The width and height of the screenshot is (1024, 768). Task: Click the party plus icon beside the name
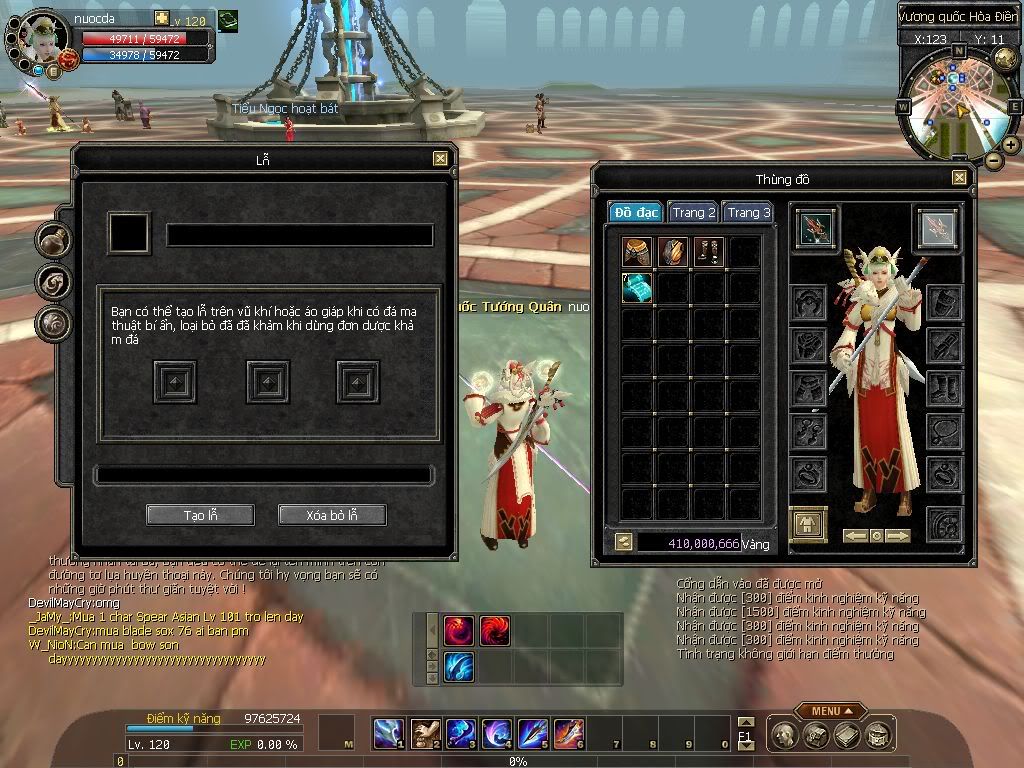[161, 19]
